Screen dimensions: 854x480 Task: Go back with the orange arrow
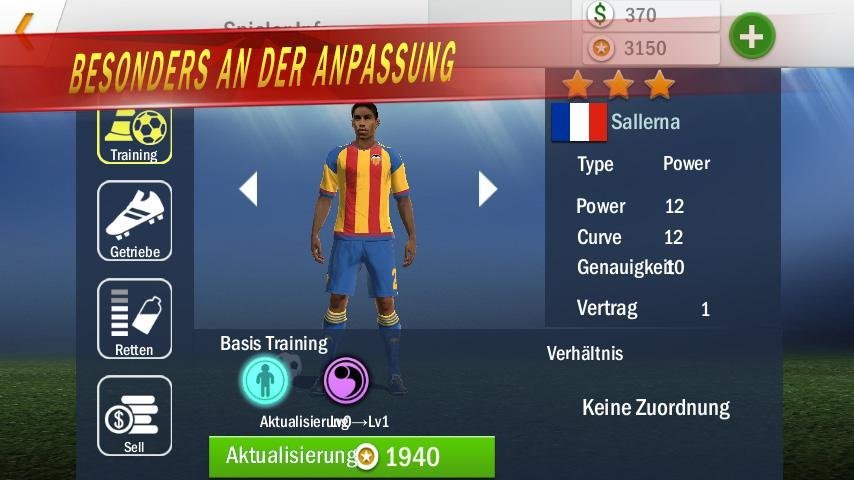[24, 31]
